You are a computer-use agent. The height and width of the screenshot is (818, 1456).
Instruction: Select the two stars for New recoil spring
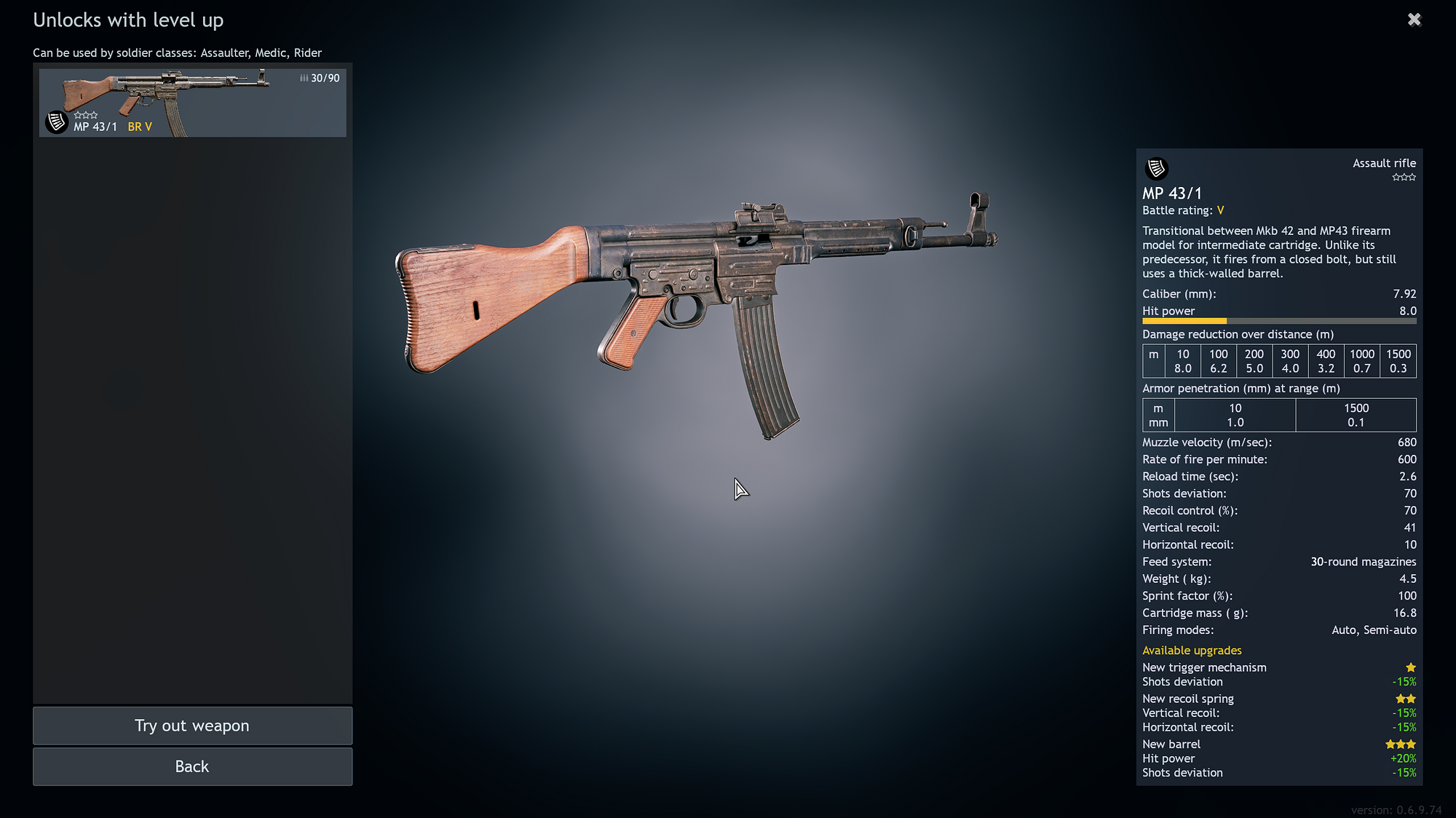[x=1406, y=698]
